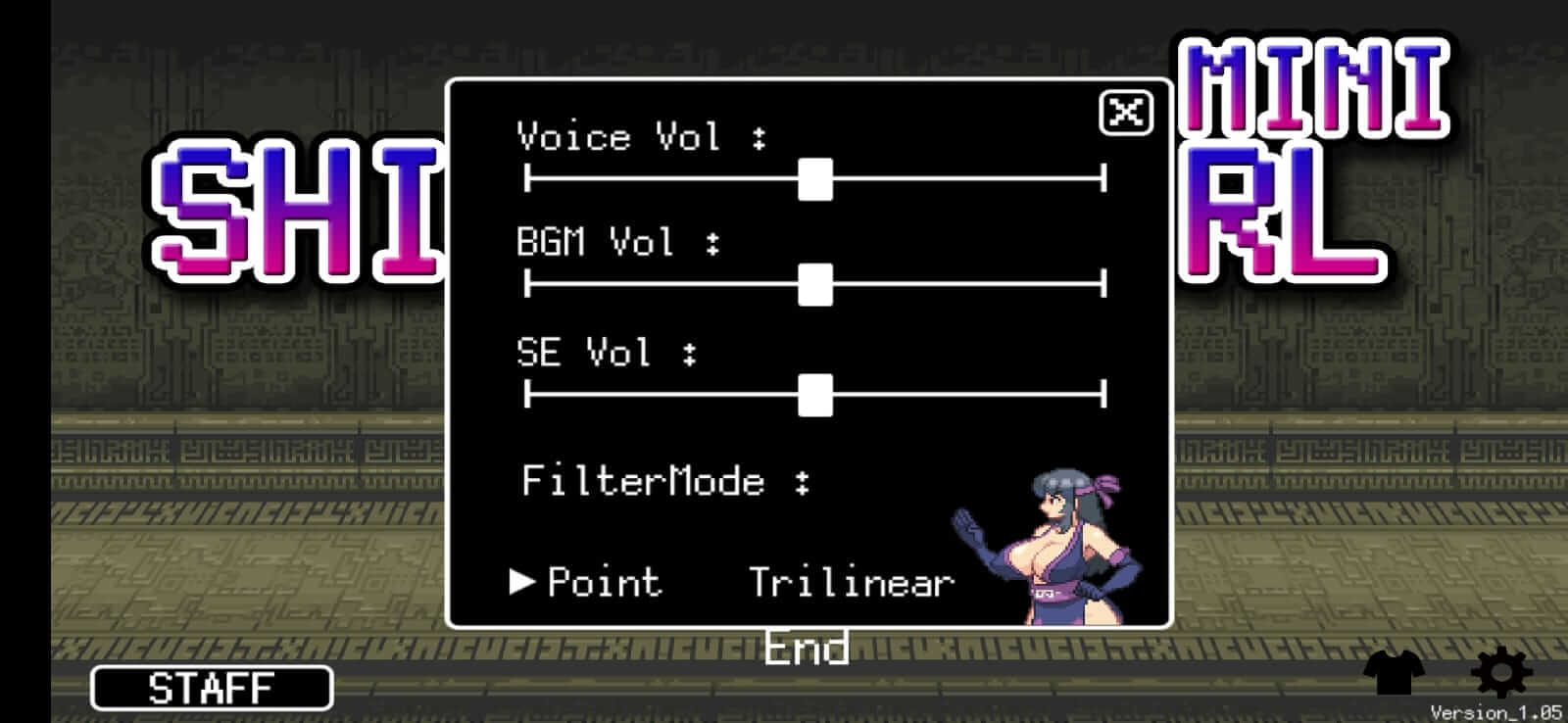Tap the close cross icon in the panel corner
Viewport: 1568px width, 723px height.
pos(1125,112)
